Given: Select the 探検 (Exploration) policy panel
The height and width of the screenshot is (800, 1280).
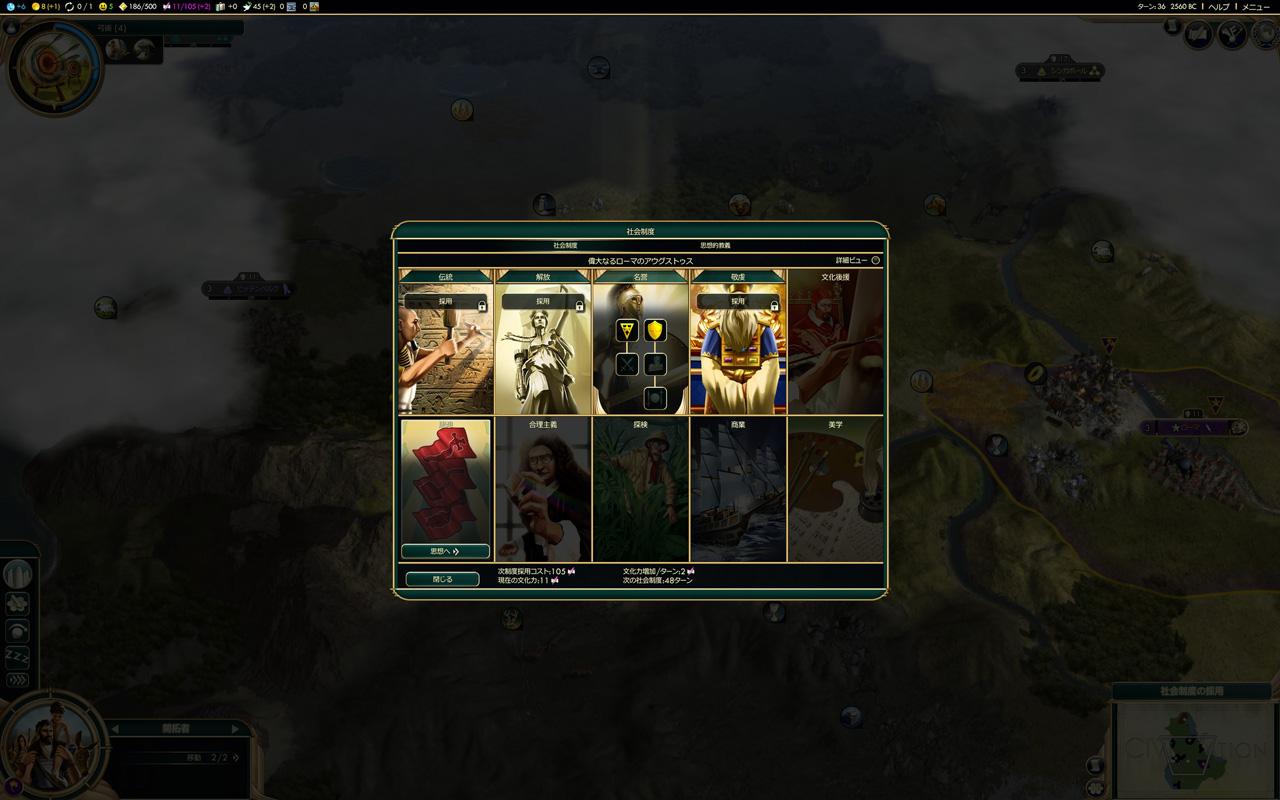Looking at the screenshot, I should (640, 490).
